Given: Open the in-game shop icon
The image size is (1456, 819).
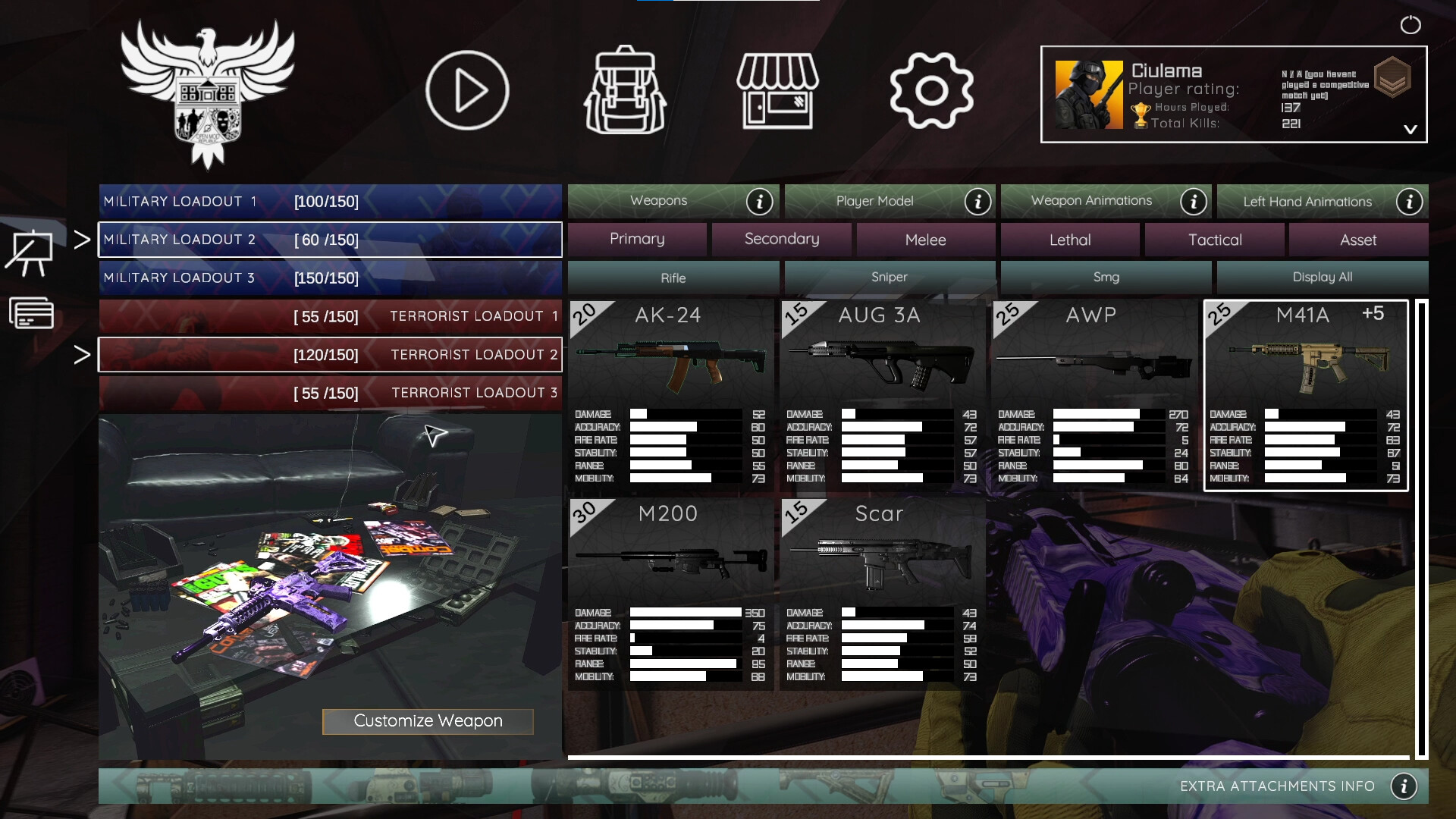Looking at the screenshot, I should [x=778, y=89].
